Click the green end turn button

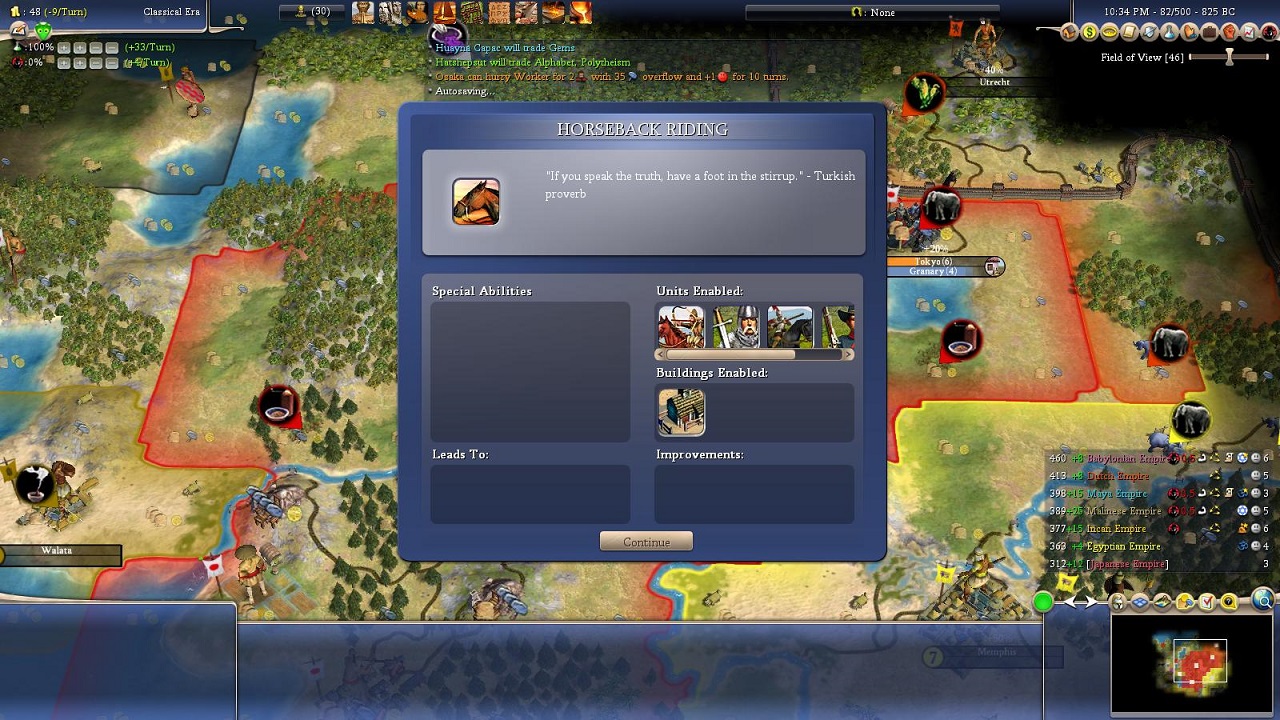pos(1043,602)
